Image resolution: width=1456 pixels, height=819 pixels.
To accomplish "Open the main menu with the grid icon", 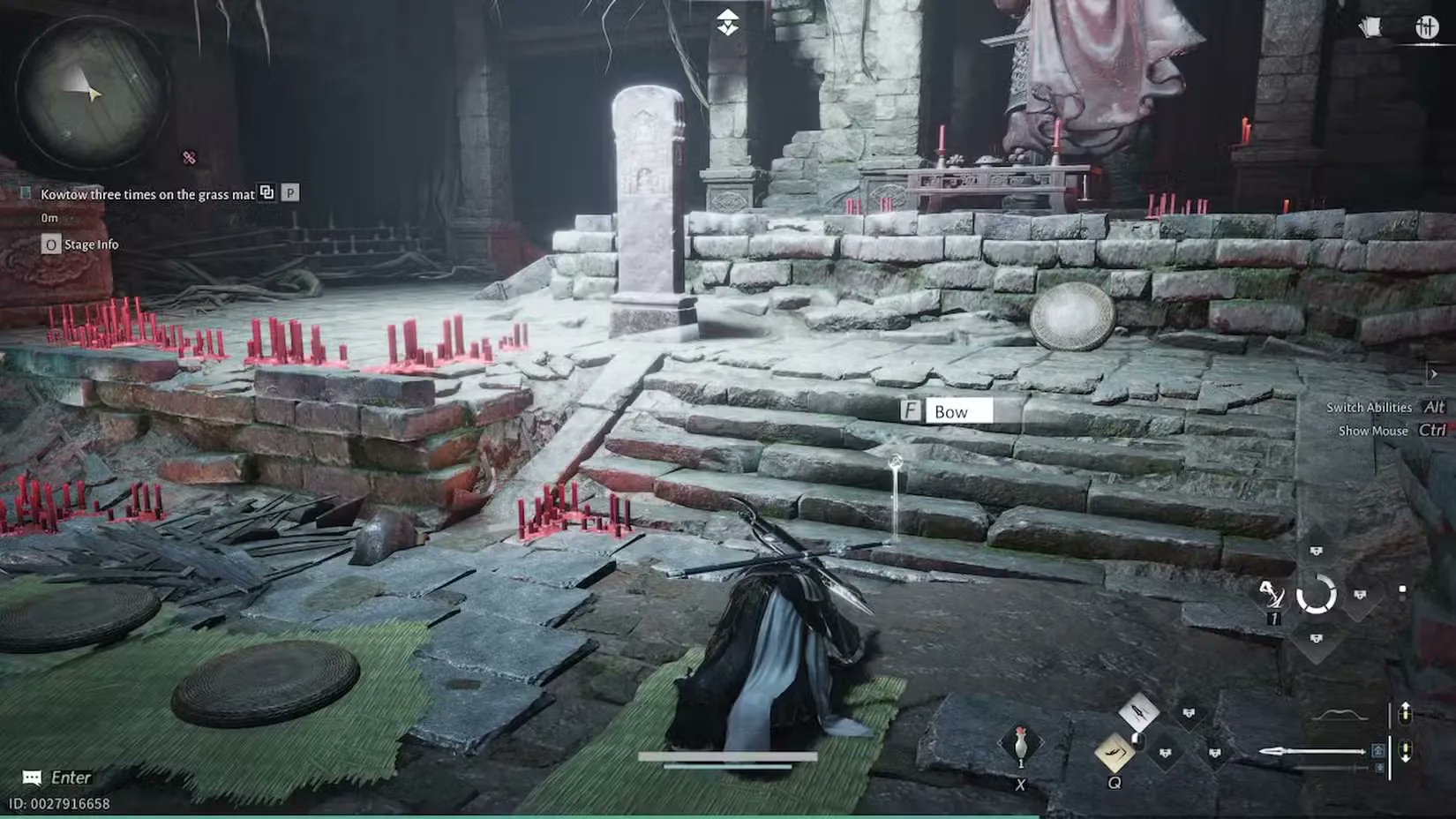I will 1427,26.
